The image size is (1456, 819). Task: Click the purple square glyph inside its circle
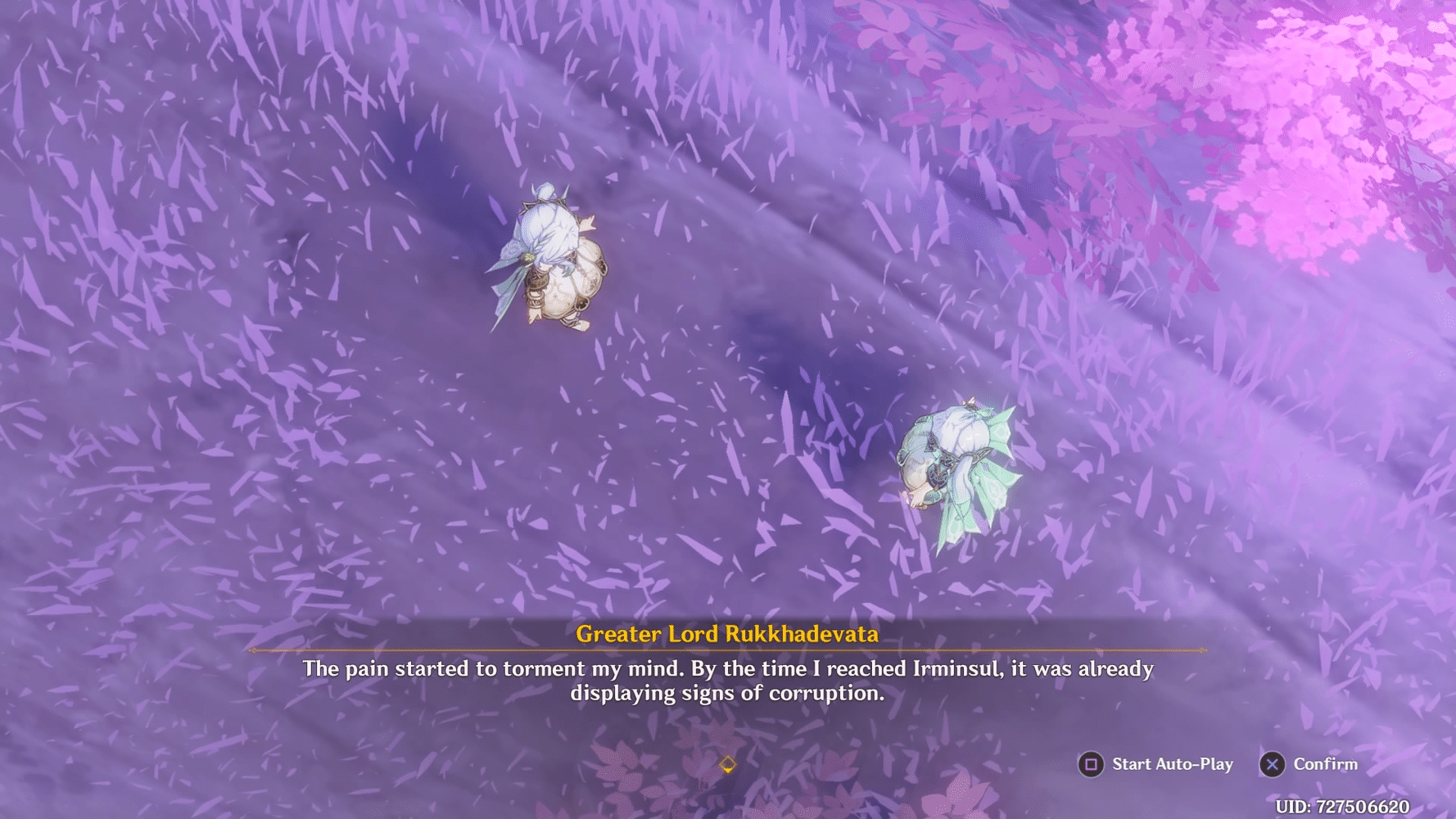point(1092,764)
